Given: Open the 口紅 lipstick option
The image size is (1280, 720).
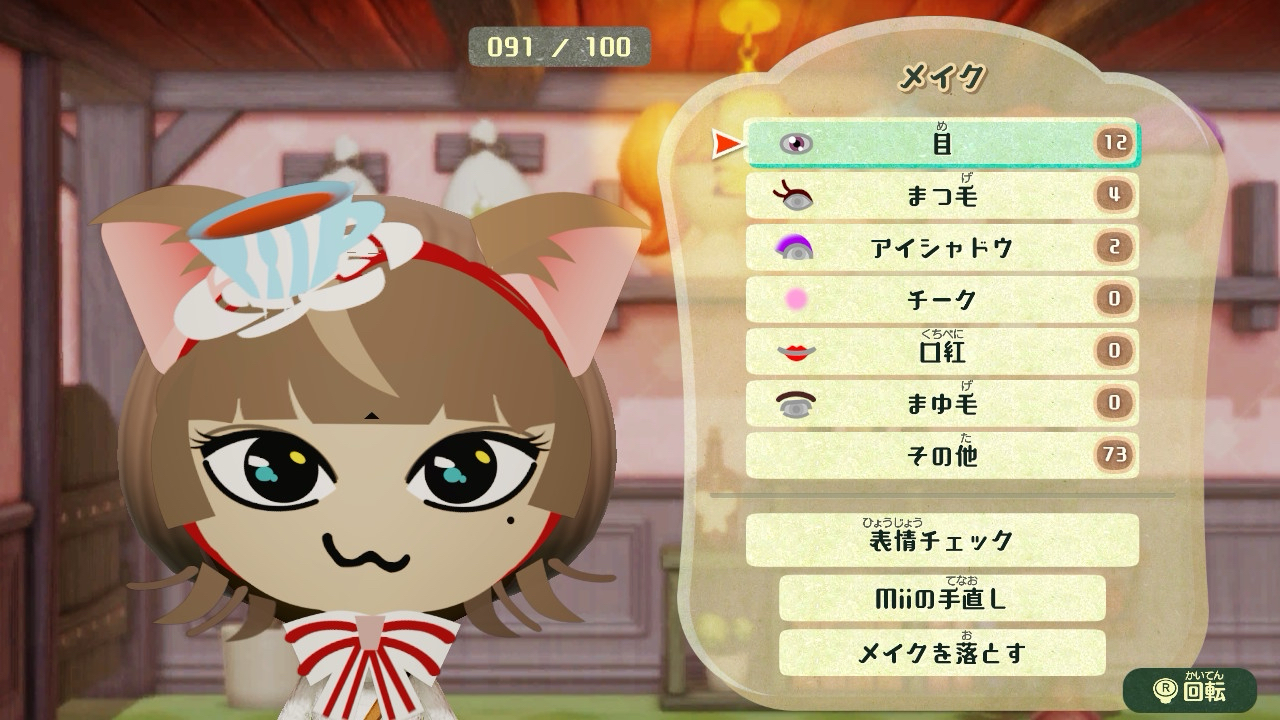Looking at the screenshot, I should pos(941,351).
